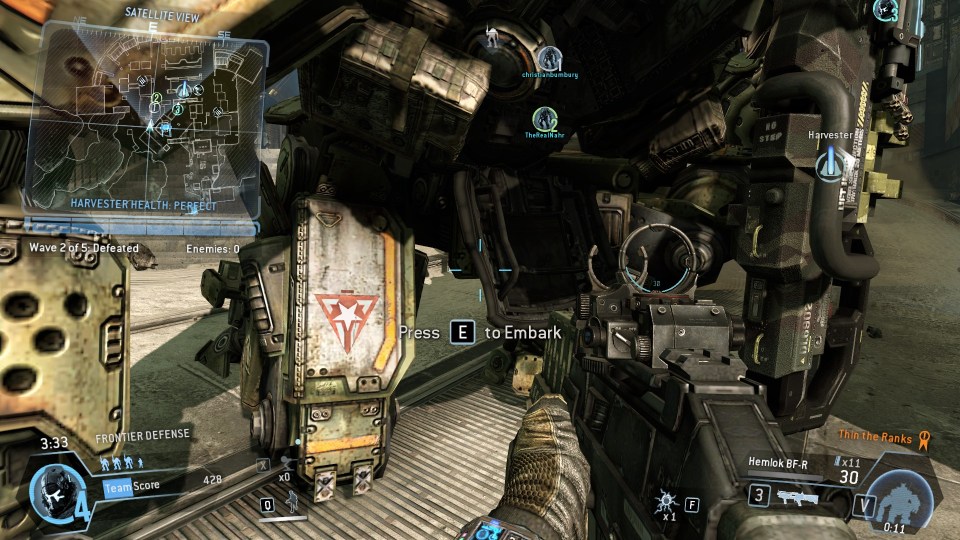
Task: Select the Harvester objective marker
Action: point(830,165)
